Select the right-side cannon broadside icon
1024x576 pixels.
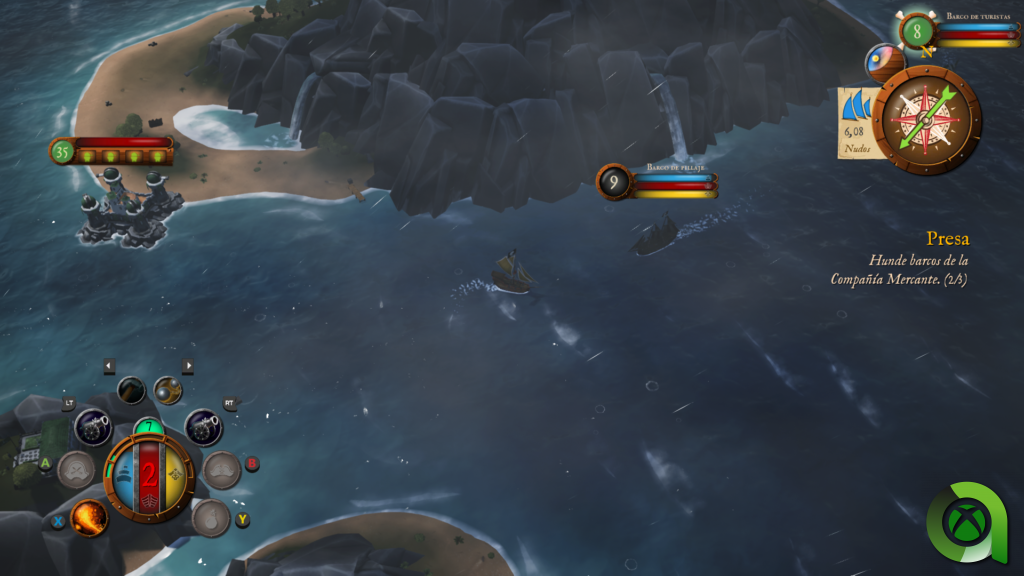pyautogui.click(x=203, y=428)
